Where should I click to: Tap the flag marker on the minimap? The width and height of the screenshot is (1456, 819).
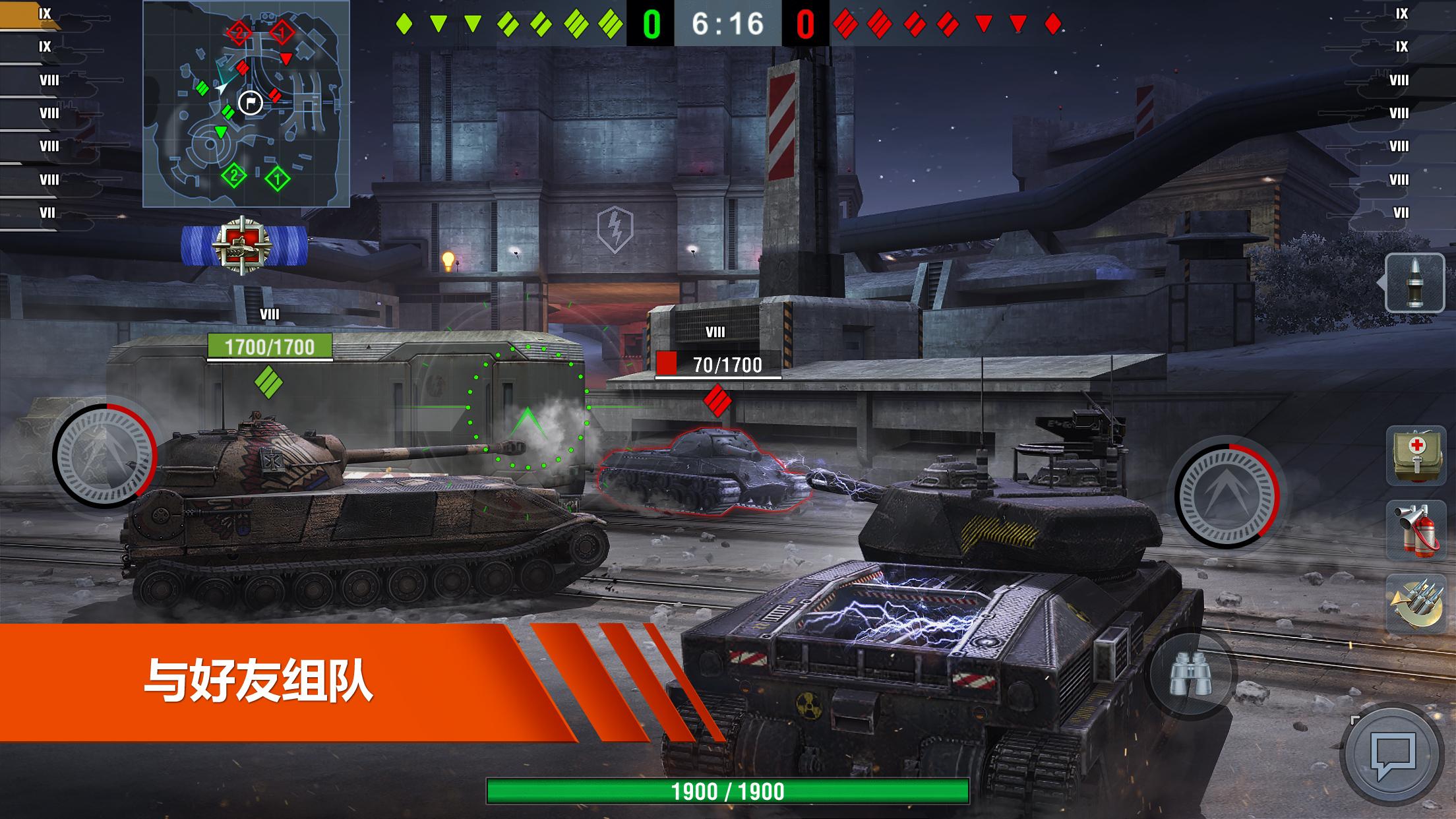point(249,103)
